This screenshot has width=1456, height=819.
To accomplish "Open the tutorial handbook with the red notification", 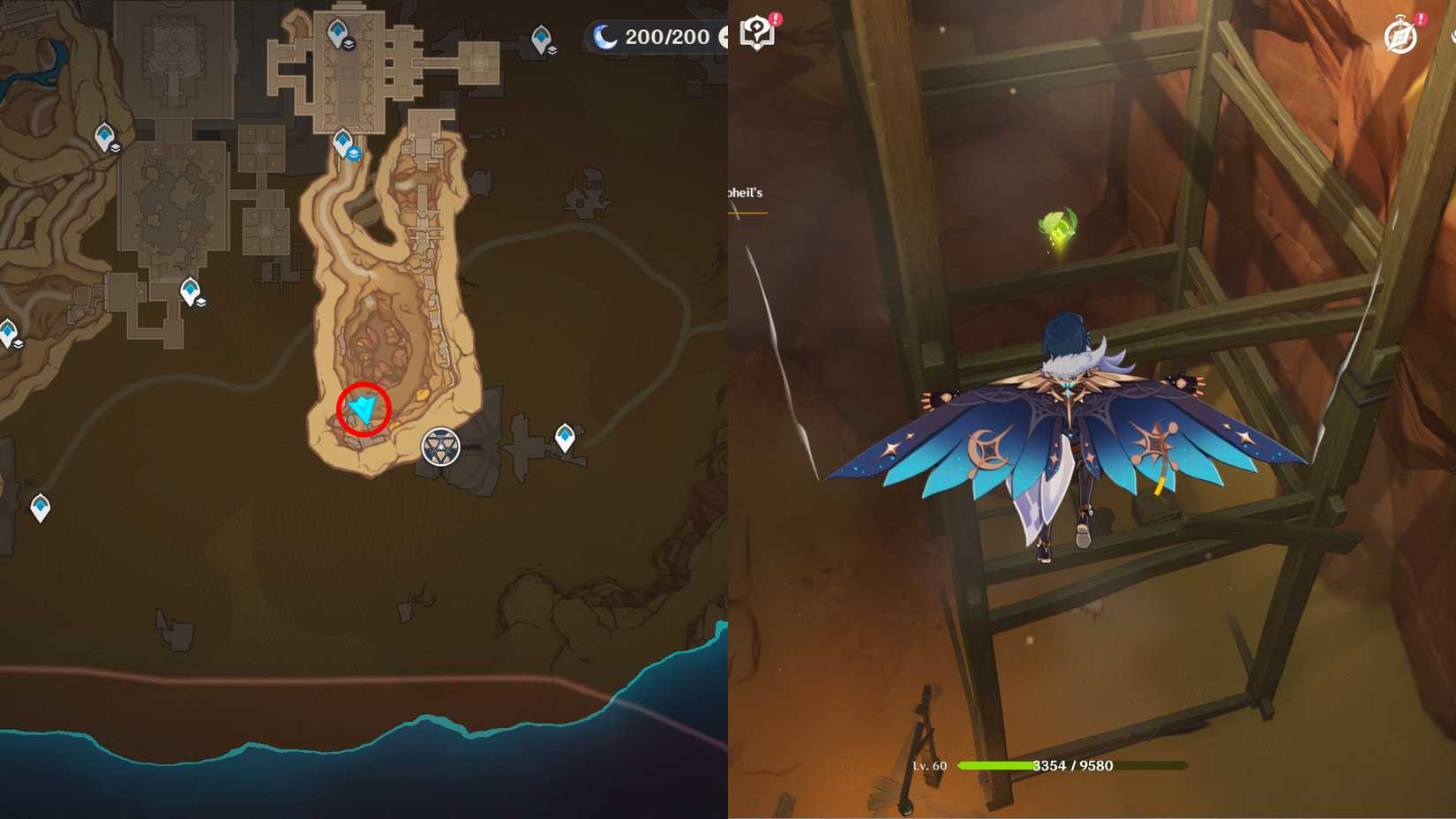I will [x=755, y=32].
